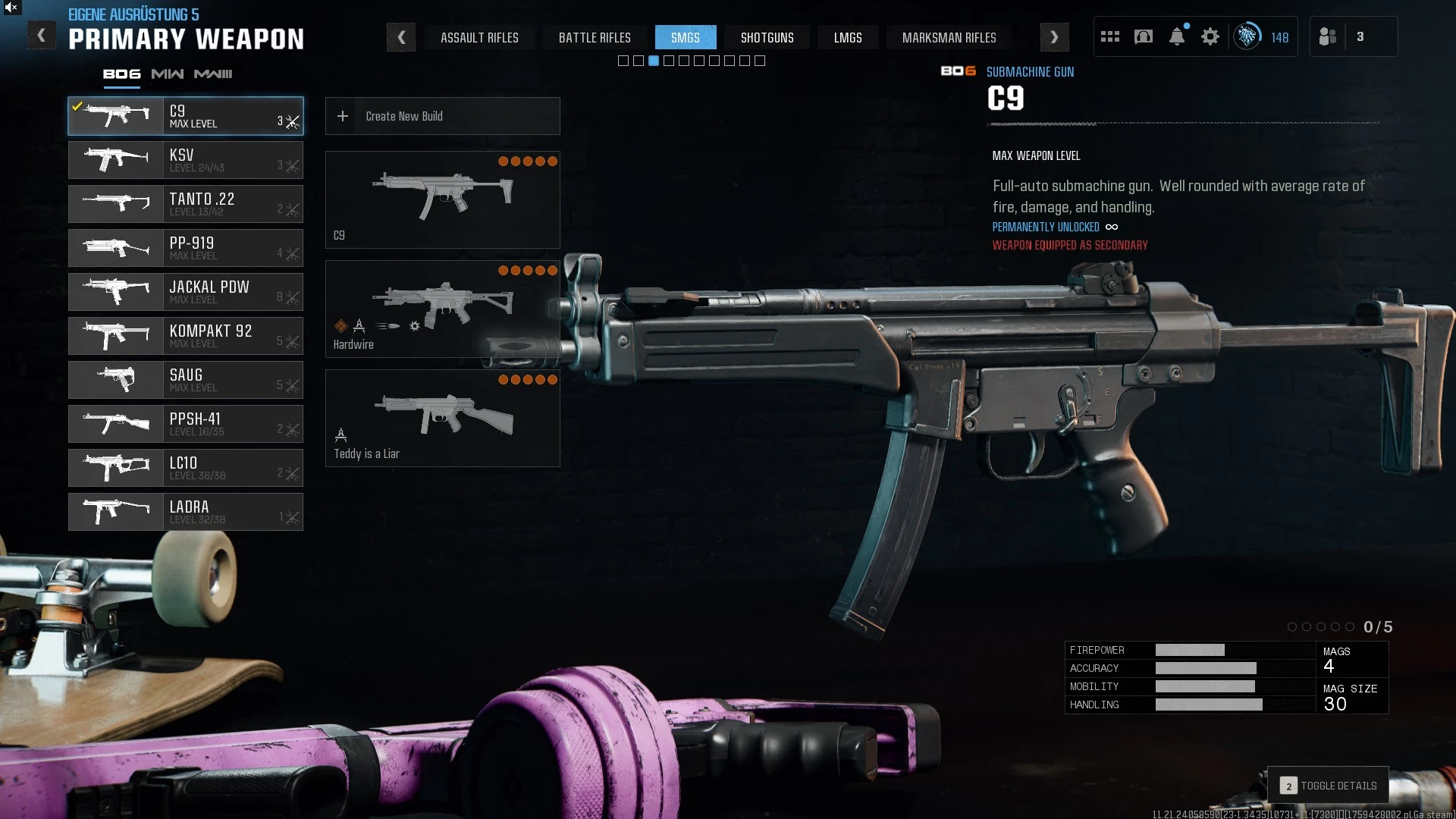Switch to the Assault Rifles category

(479, 37)
